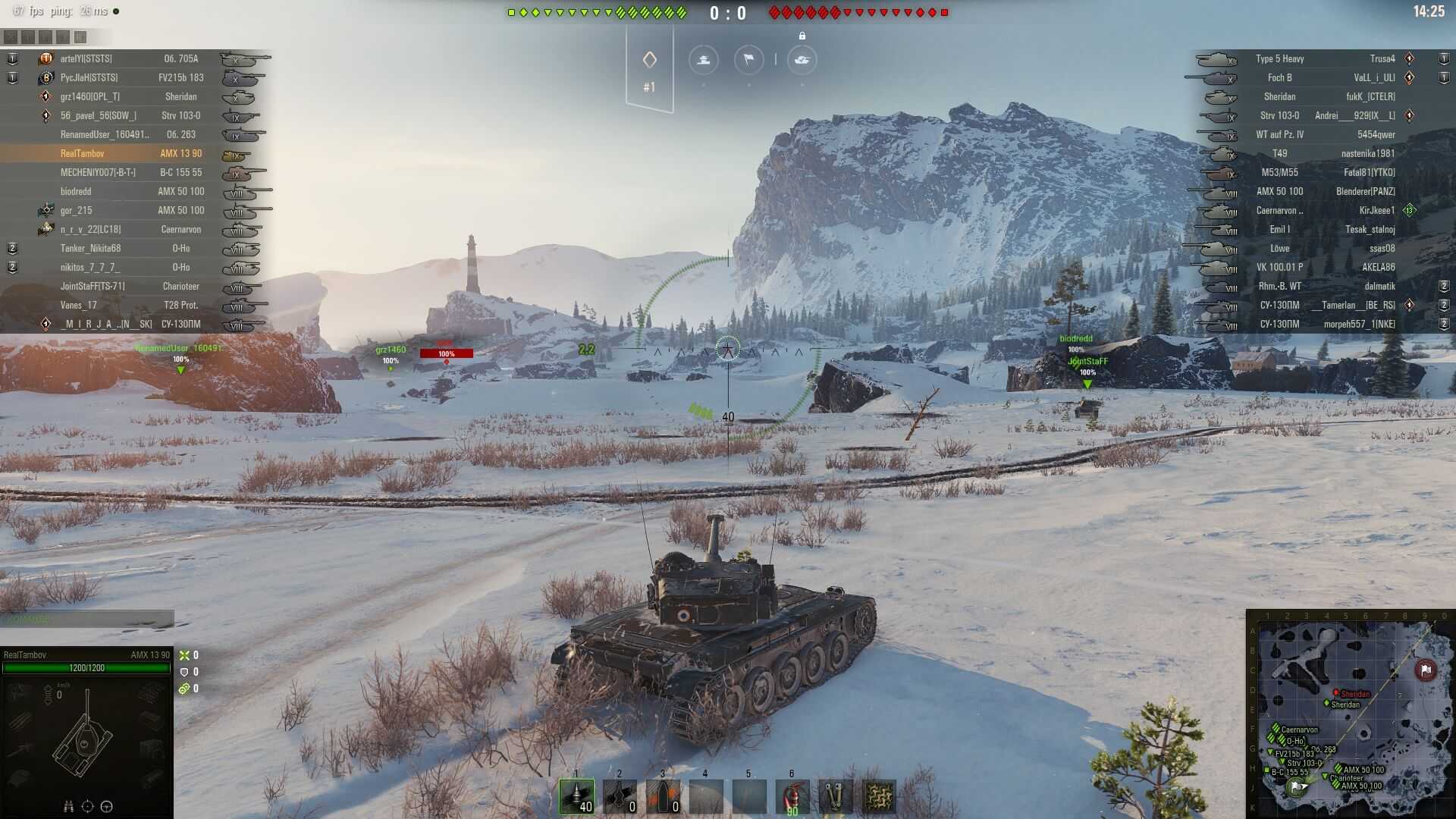This screenshot has height=819, width=1456.
Task: Click the first player-panel mode toggle button
Action: pos(11,36)
